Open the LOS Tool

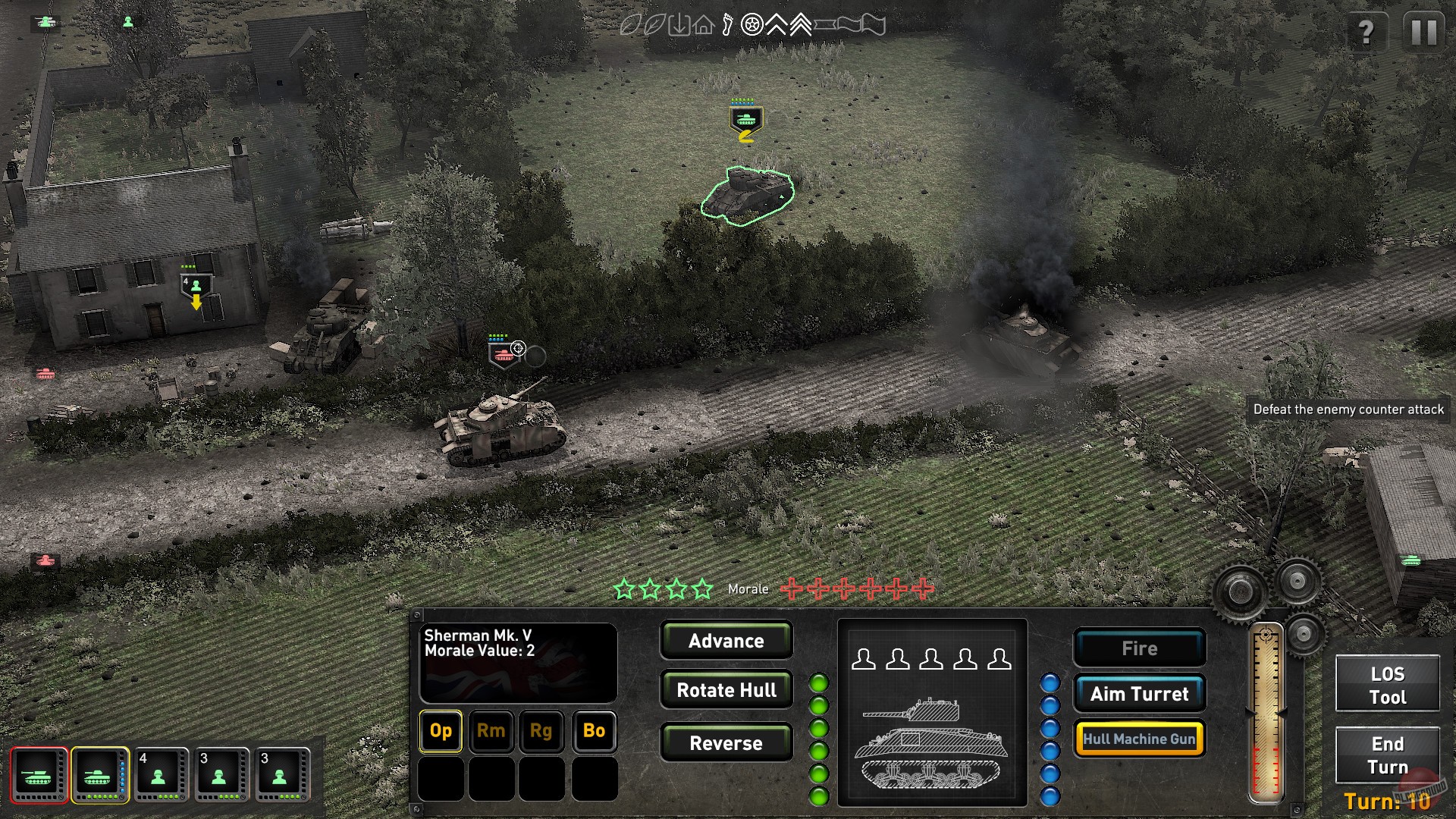coord(1388,683)
